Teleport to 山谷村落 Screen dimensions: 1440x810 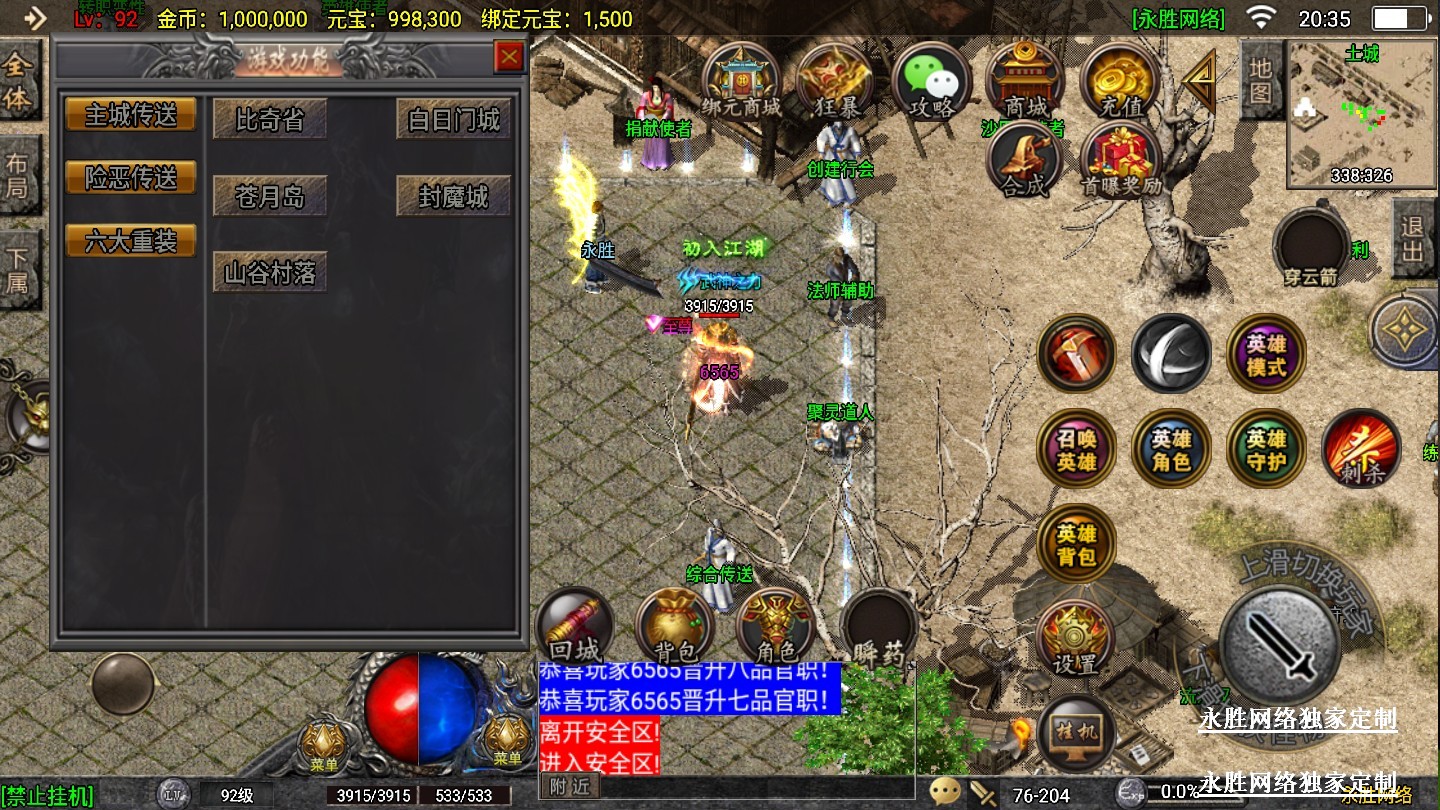coord(270,272)
